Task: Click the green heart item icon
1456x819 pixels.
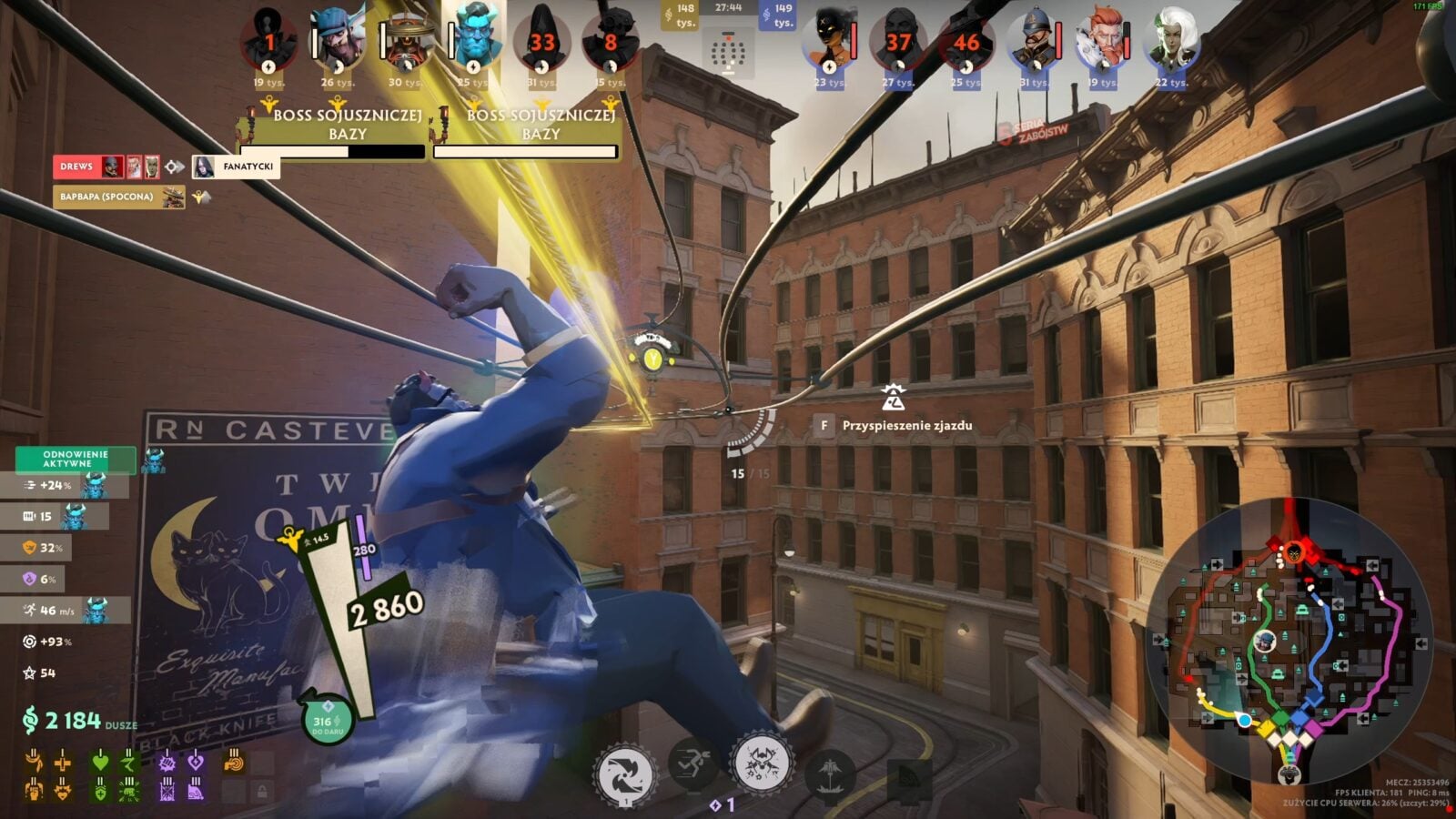Action: tap(100, 763)
